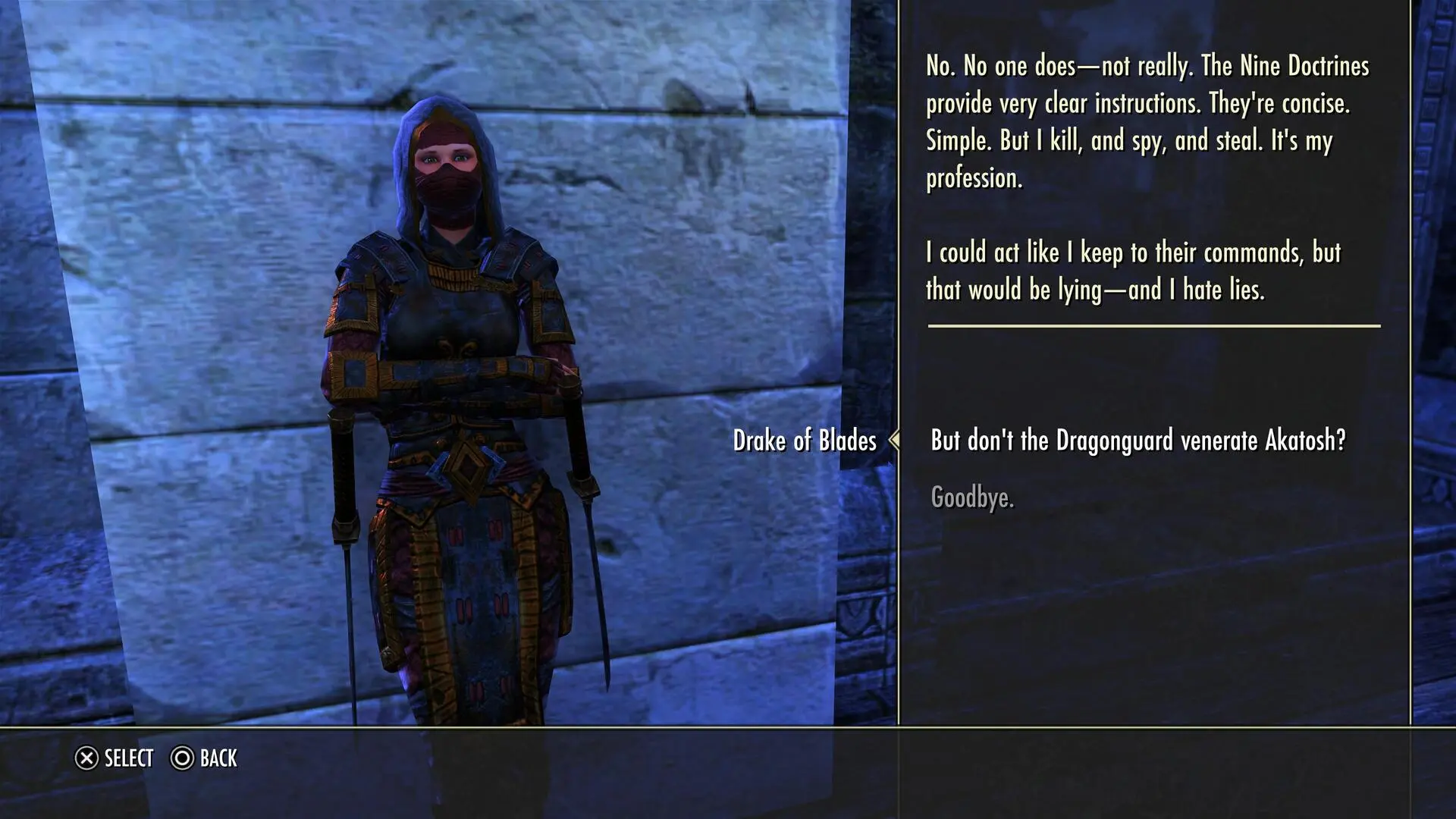Screen dimensions: 1456x819
Task: Click the BACK label text
Action: click(218, 758)
